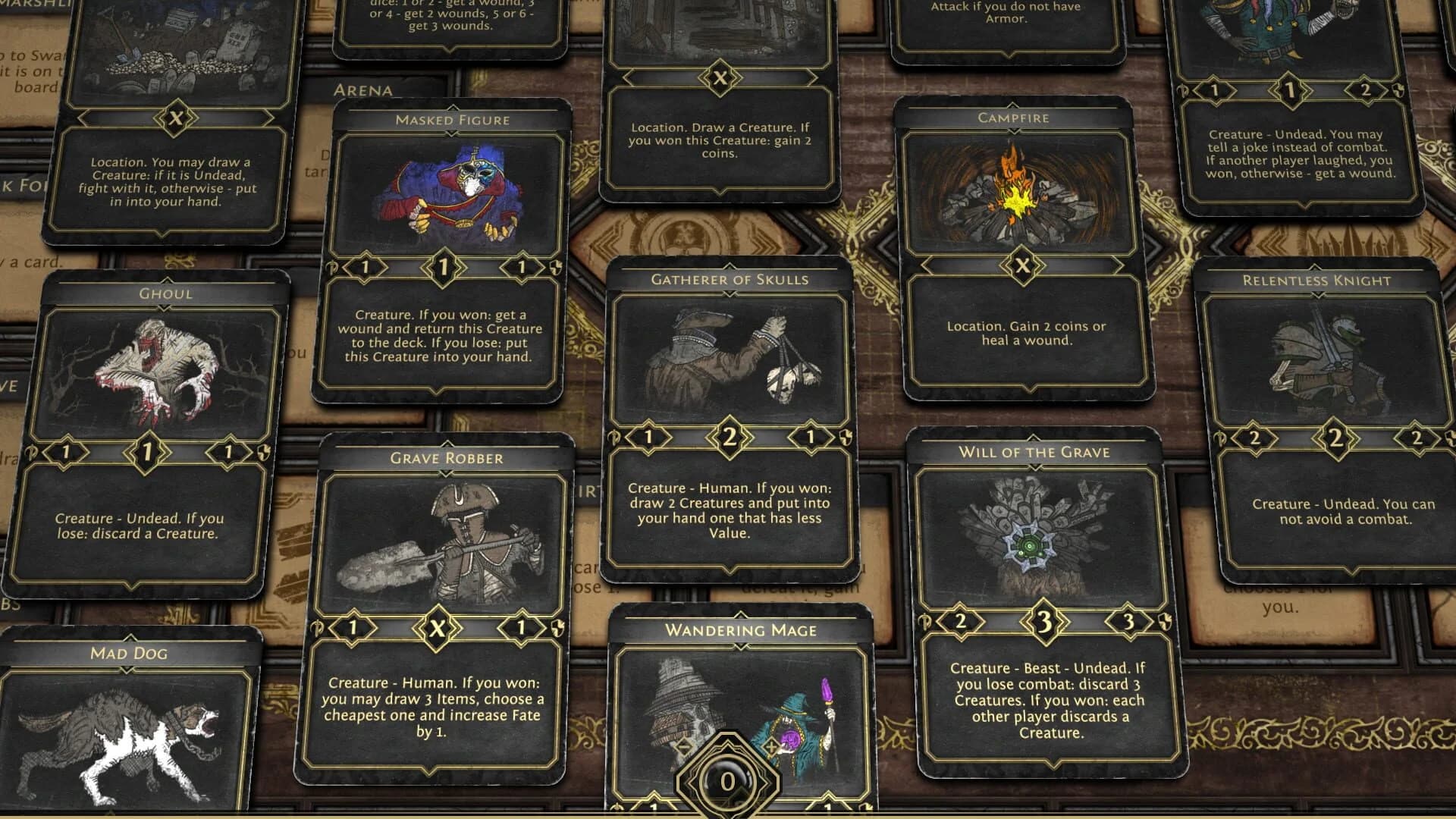Click the X value diamond on the Campfire card
1456x819 pixels.
click(1022, 266)
